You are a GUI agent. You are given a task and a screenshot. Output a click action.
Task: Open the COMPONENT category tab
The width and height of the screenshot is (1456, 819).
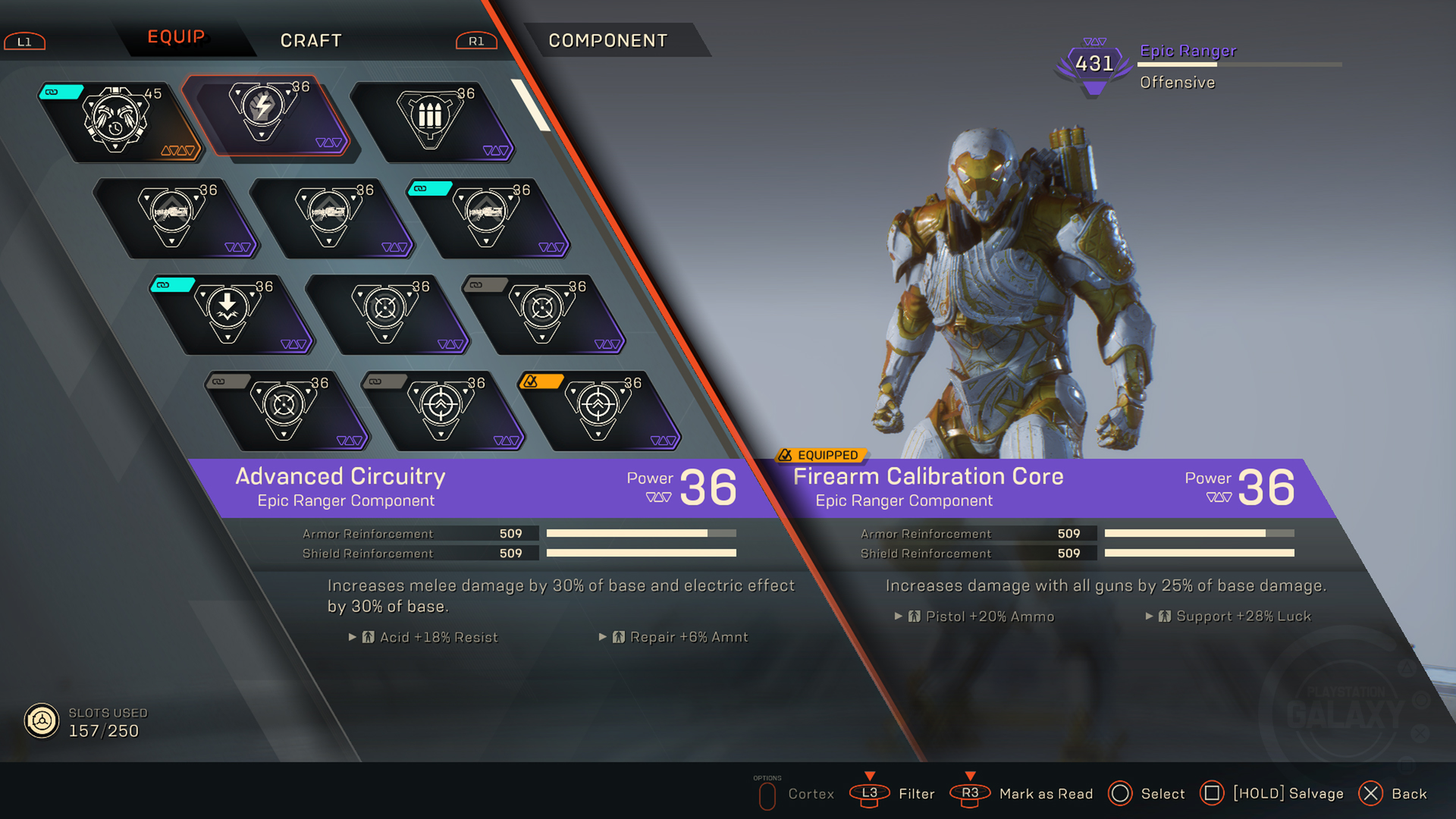click(608, 40)
